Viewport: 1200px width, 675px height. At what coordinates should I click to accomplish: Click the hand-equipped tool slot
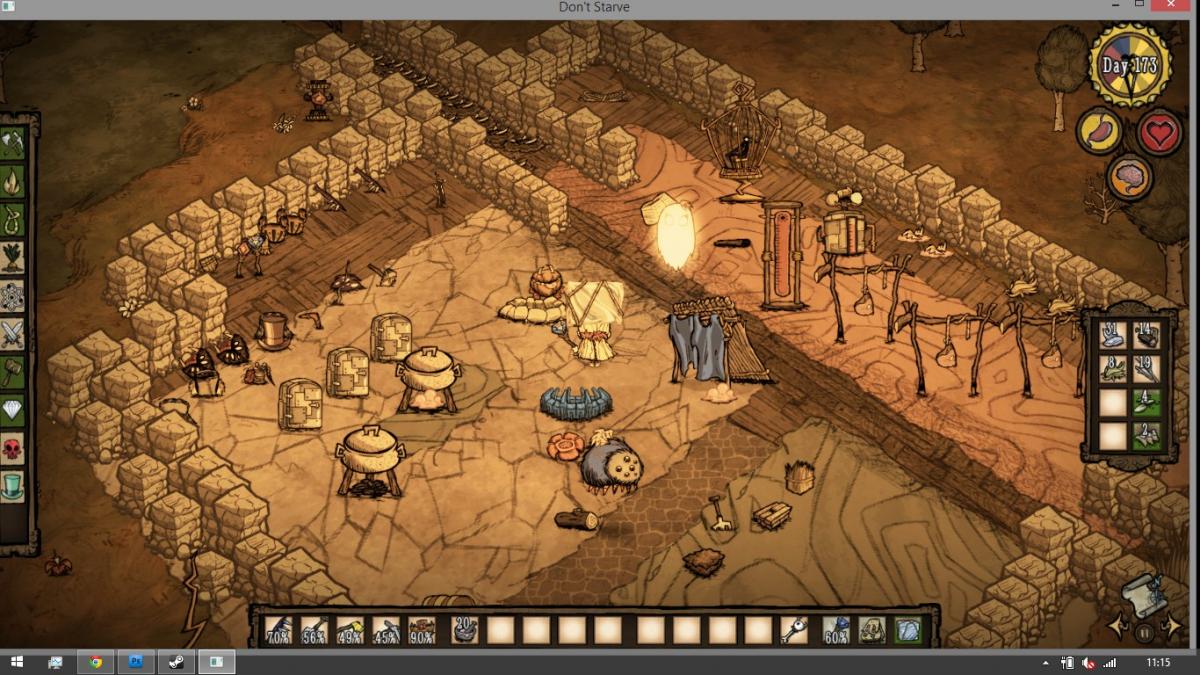(x=794, y=630)
